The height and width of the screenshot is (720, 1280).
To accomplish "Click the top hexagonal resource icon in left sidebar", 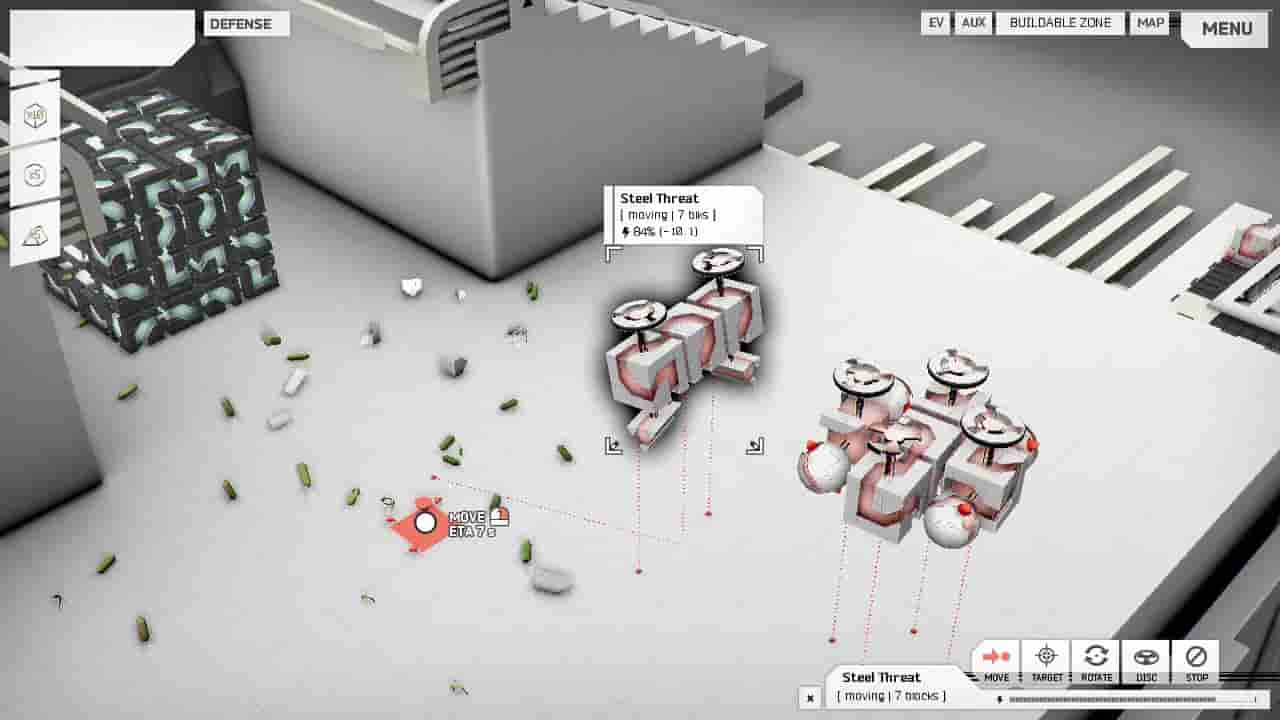I will pos(34,115).
